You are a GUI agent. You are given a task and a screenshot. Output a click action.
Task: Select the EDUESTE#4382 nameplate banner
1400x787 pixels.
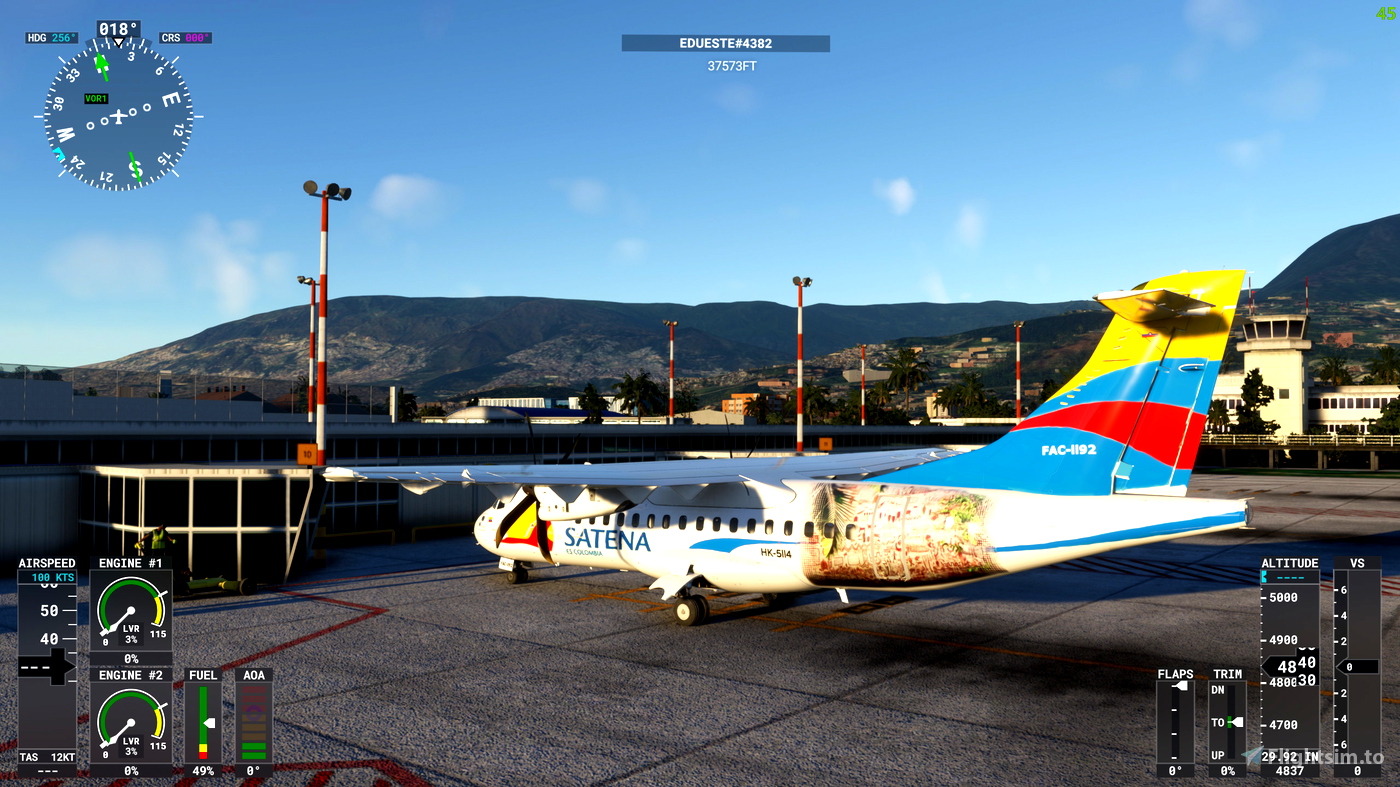coord(725,43)
